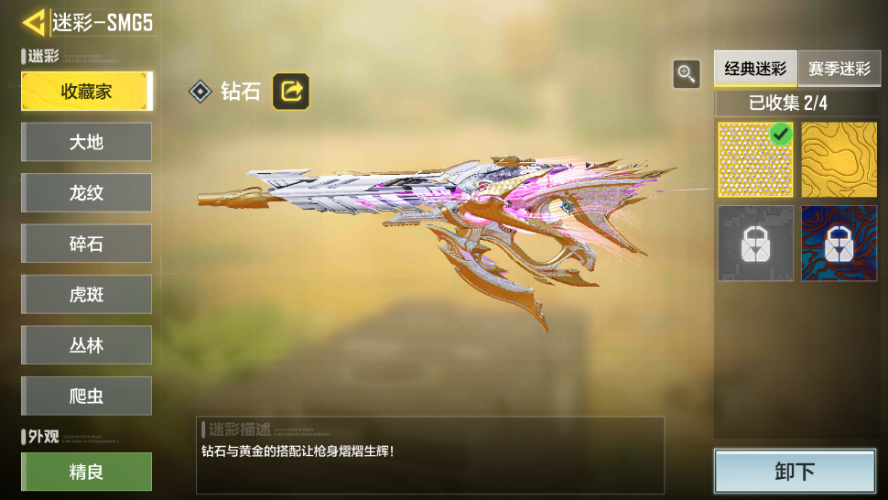Select the 收藏家 camo category
Screen dimensions: 888x500
point(86,91)
